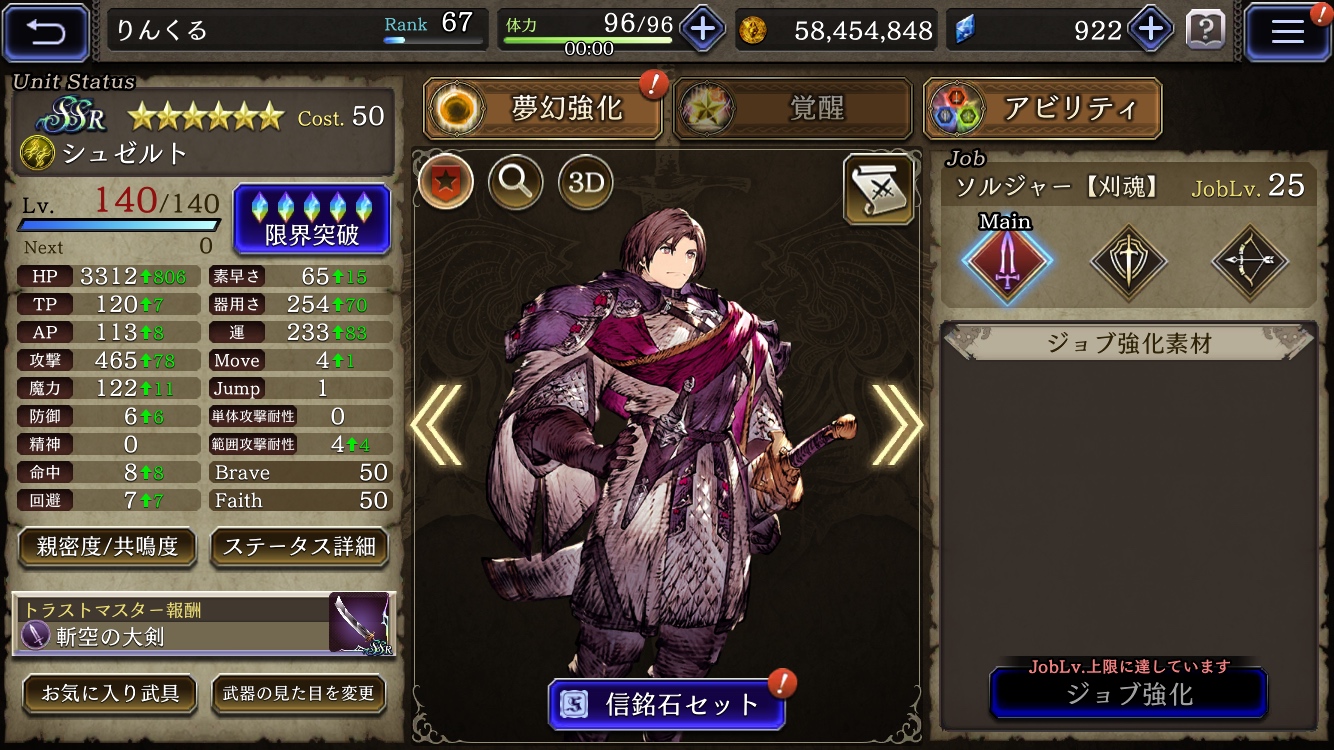Show the next unit with right arrow
This screenshot has height=750, width=1334.
click(897, 425)
